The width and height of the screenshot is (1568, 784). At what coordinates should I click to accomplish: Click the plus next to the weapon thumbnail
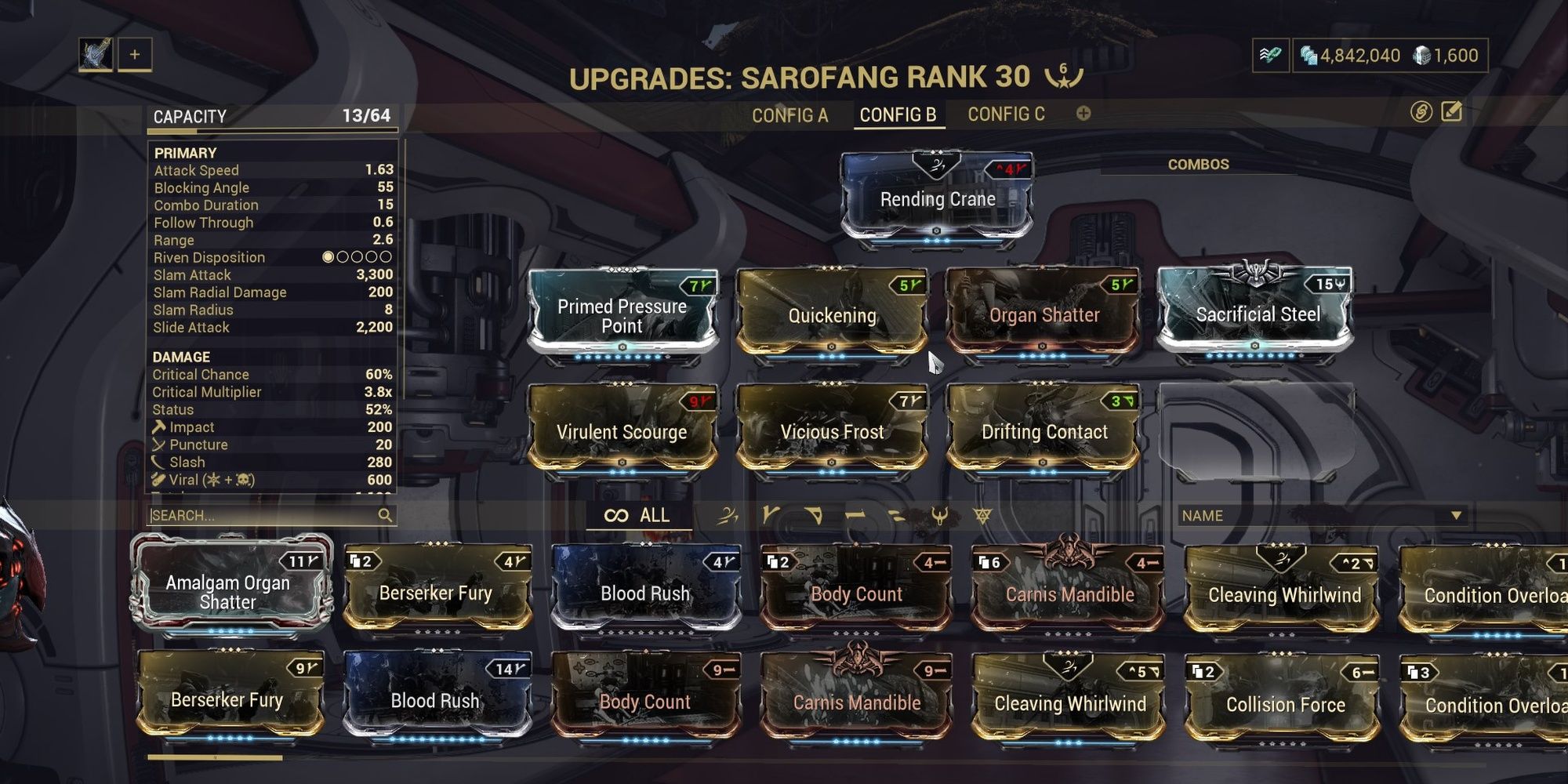click(x=135, y=55)
